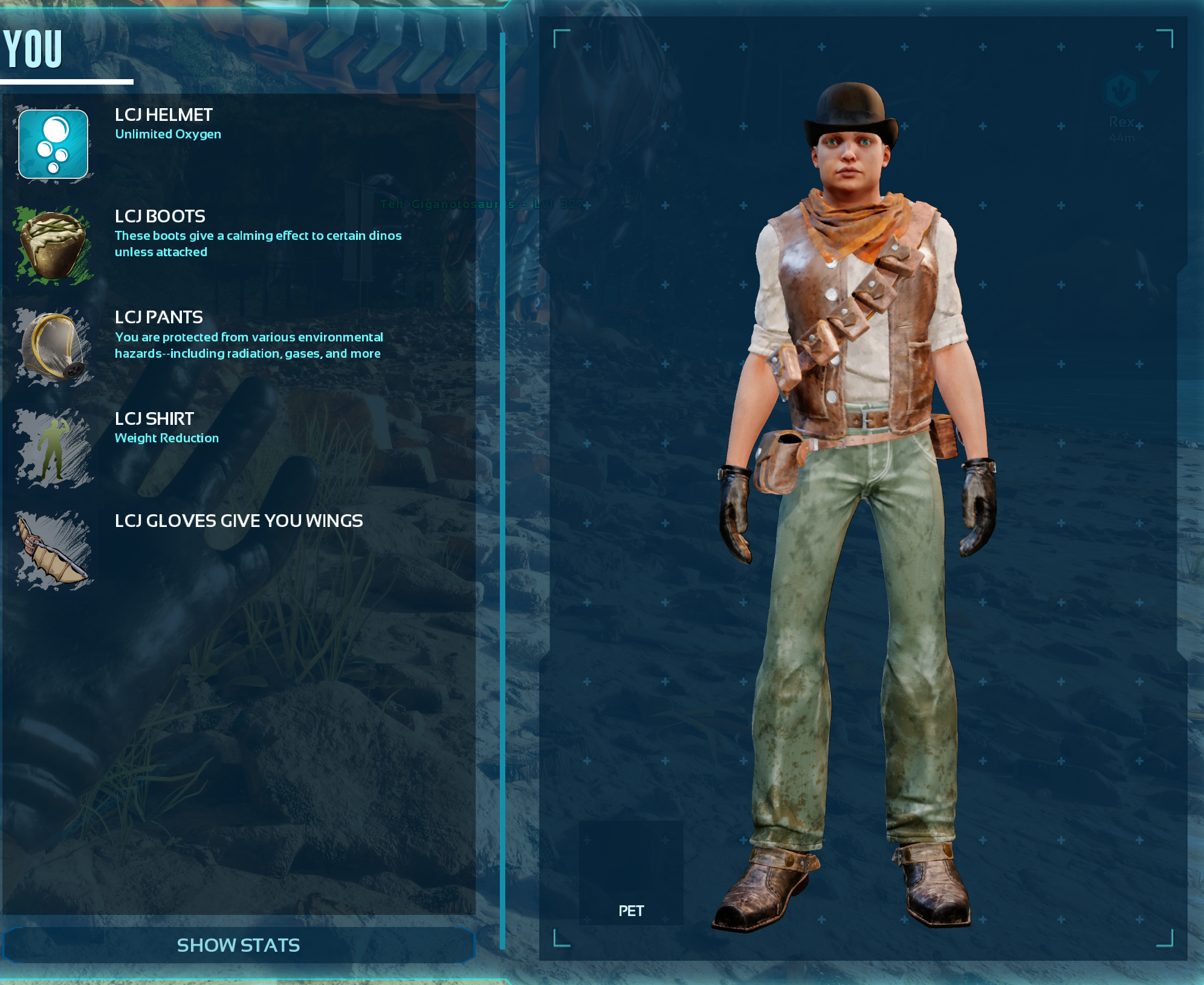Select the LCJ Helmet unlimited oxygen icon

click(x=53, y=144)
